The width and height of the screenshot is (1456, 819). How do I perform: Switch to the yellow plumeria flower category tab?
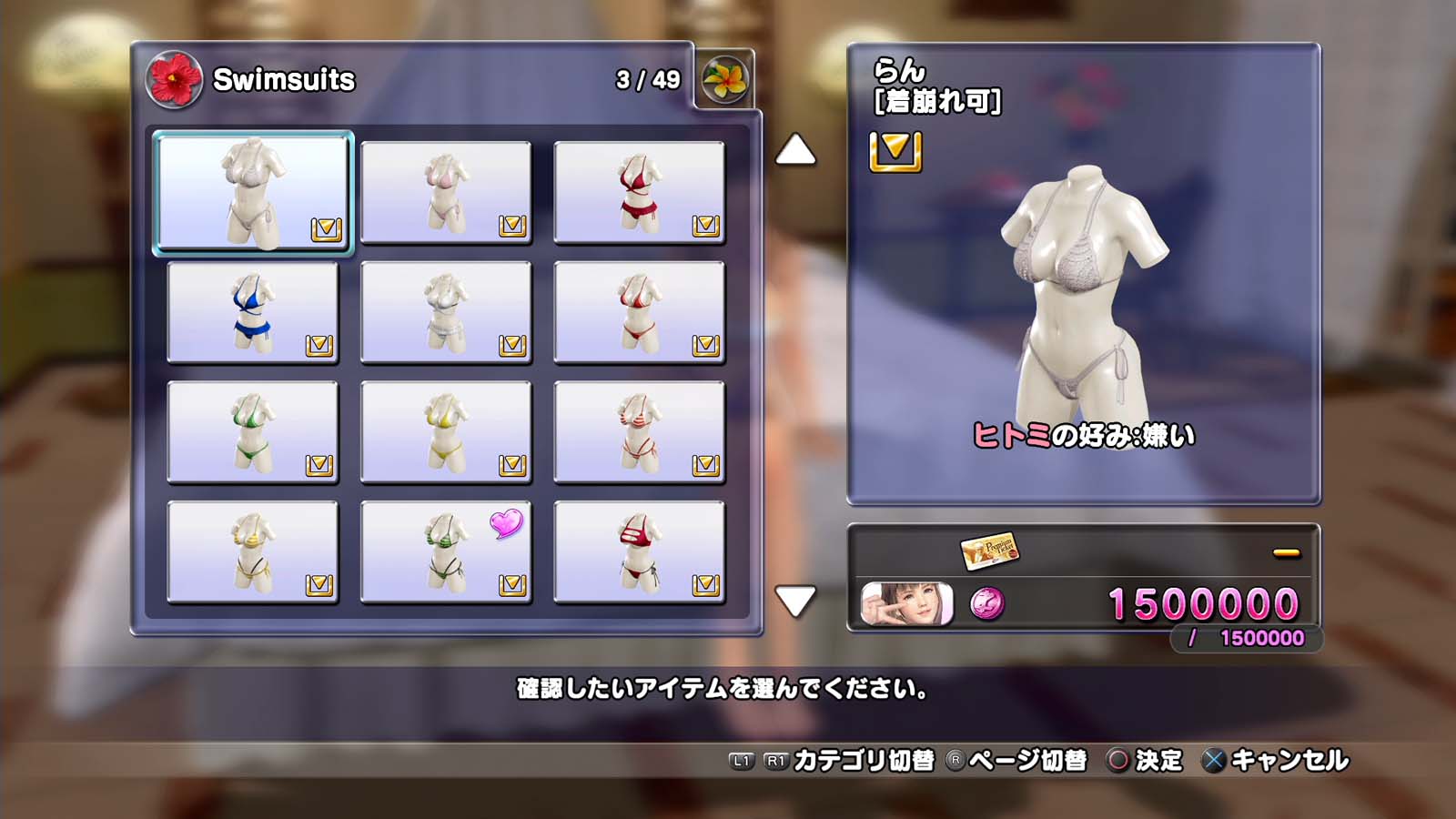(x=724, y=79)
